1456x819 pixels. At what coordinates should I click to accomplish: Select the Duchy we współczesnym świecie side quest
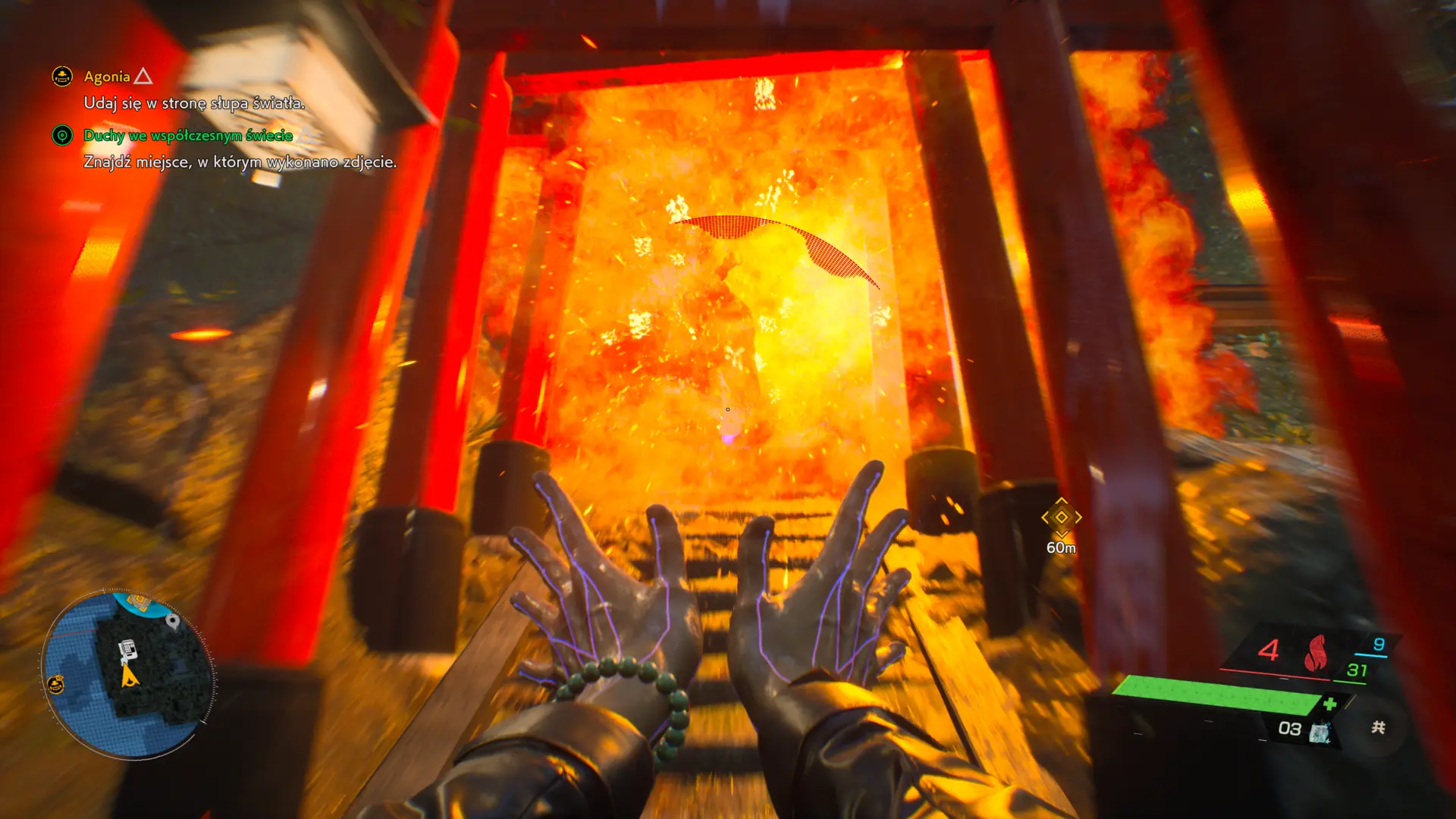pos(187,136)
